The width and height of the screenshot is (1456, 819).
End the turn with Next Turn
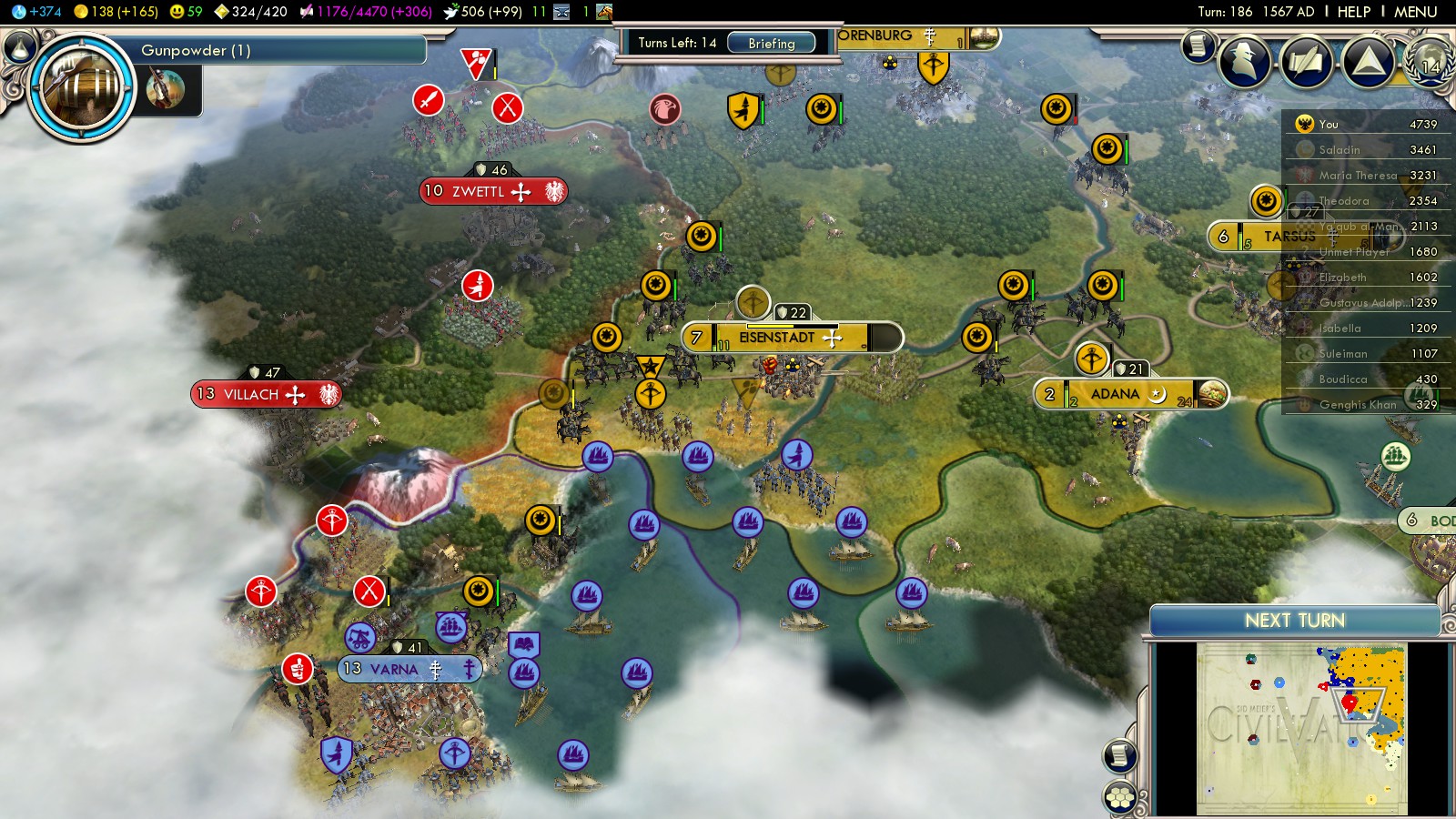[1294, 621]
